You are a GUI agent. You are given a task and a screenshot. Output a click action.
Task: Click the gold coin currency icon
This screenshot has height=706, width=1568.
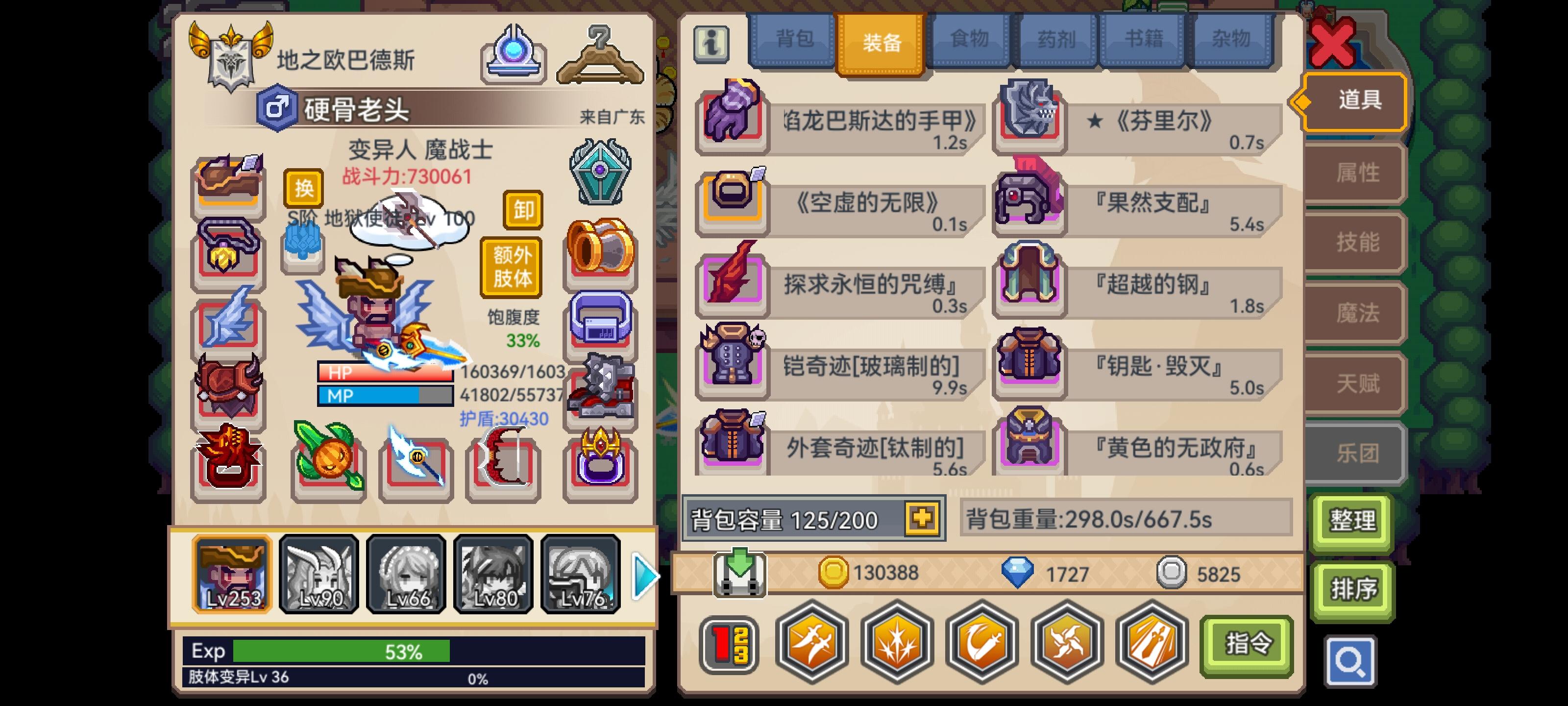[x=834, y=573]
